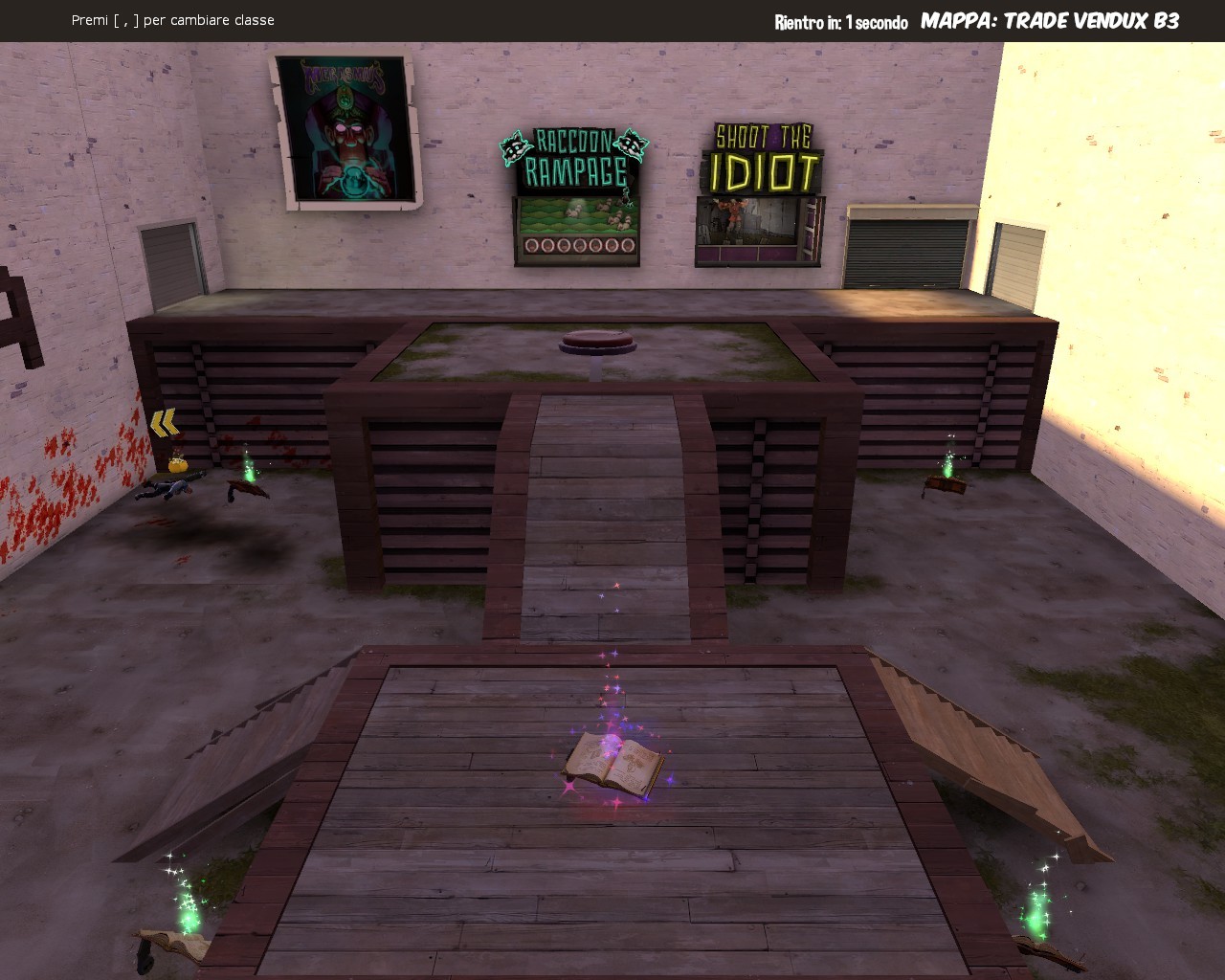The height and width of the screenshot is (980, 1225).
Task: Open the MAPPA: TRADE VENDUX B3 title
Action: [x=1048, y=19]
